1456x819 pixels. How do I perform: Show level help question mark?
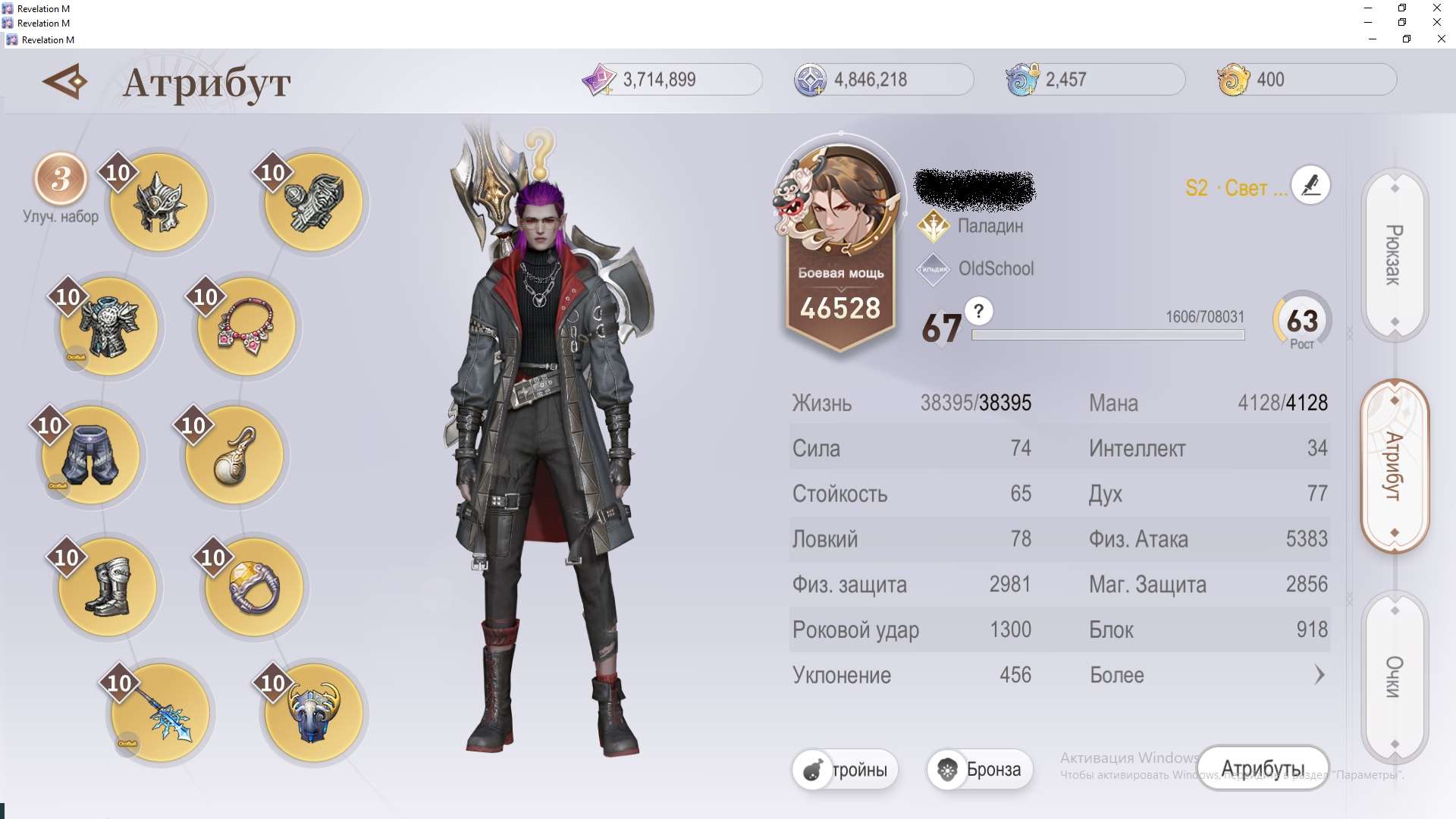point(979,311)
